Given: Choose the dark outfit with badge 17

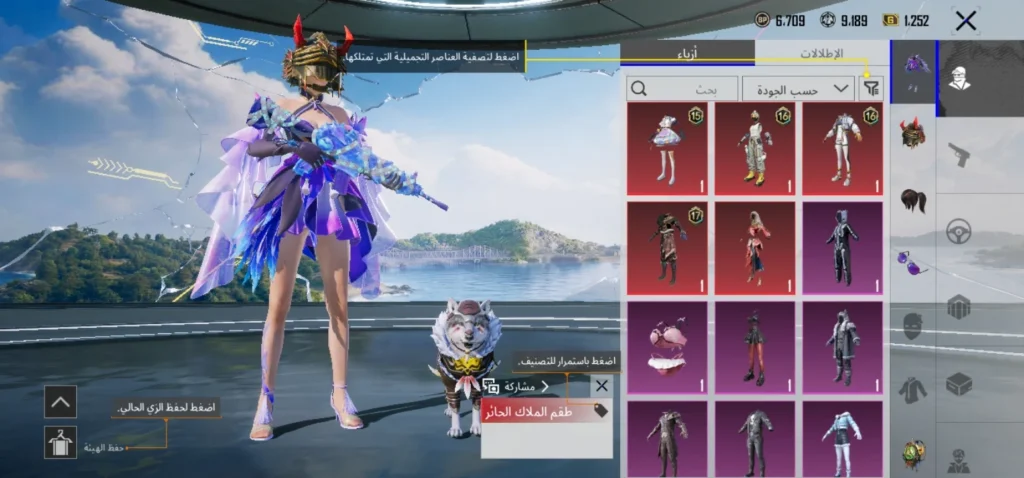Looking at the screenshot, I should (x=667, y=248).
